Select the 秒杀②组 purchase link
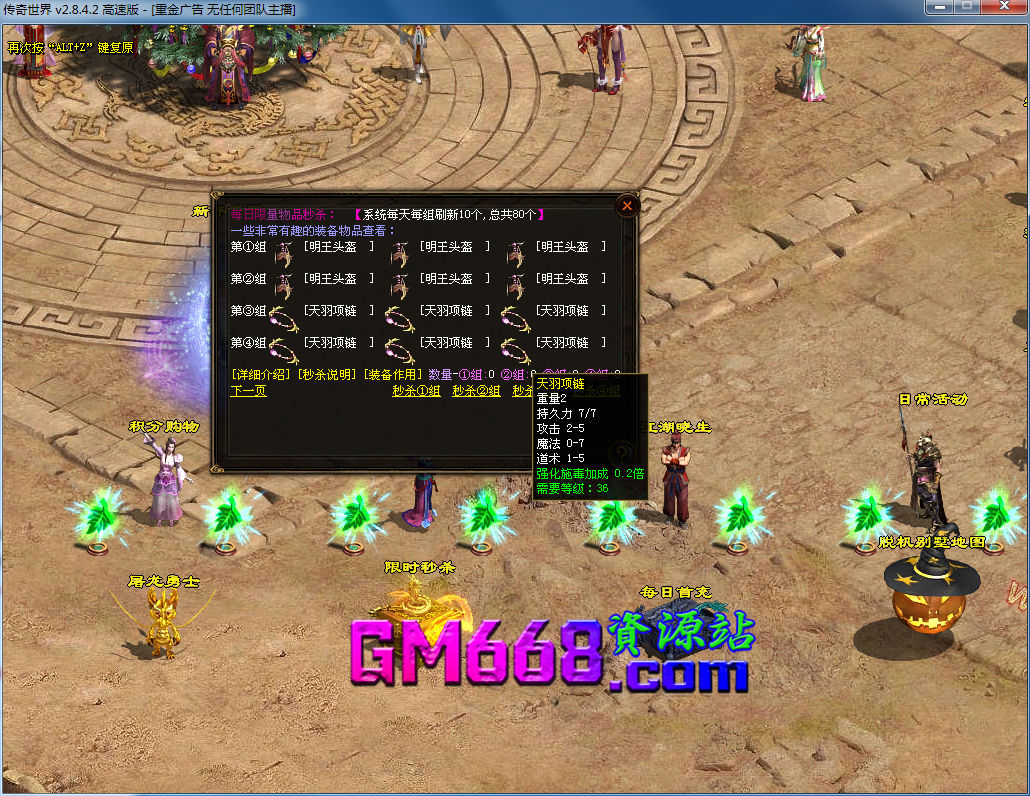The width and height of the screenshot is (1030, 796). 476,391
